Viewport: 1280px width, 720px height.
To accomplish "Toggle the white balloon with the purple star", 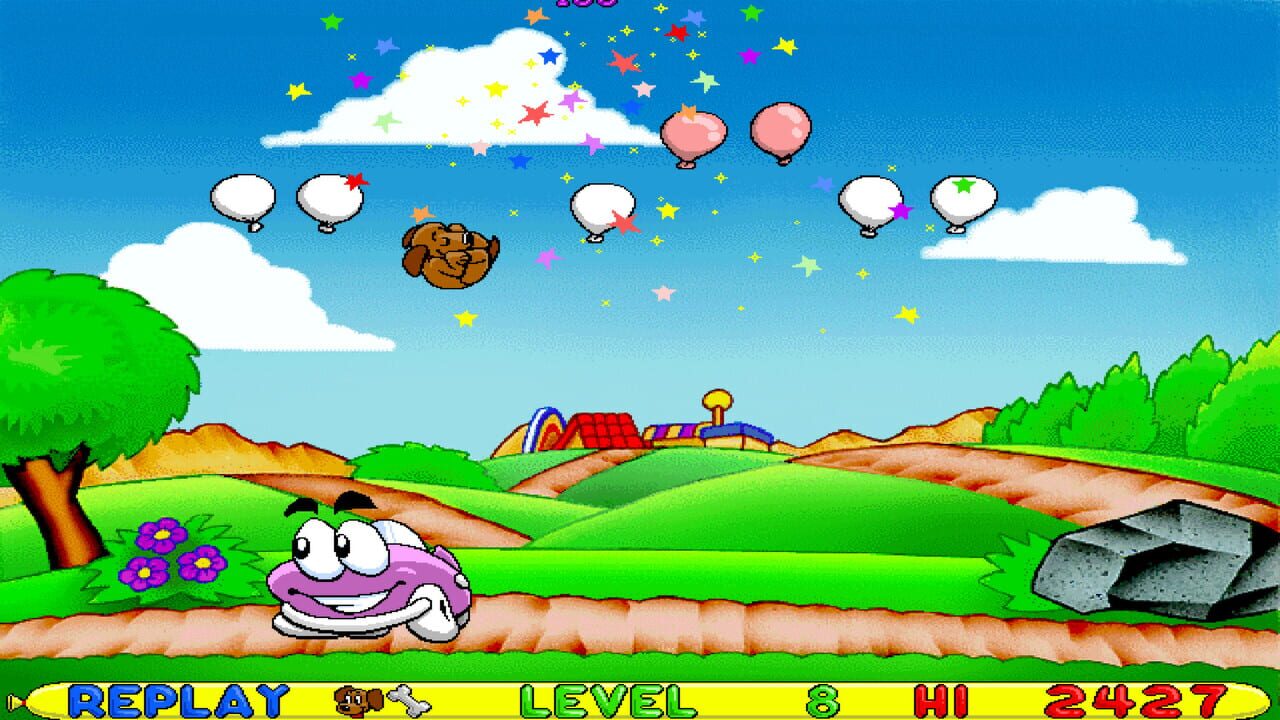I will coord(872,200).
